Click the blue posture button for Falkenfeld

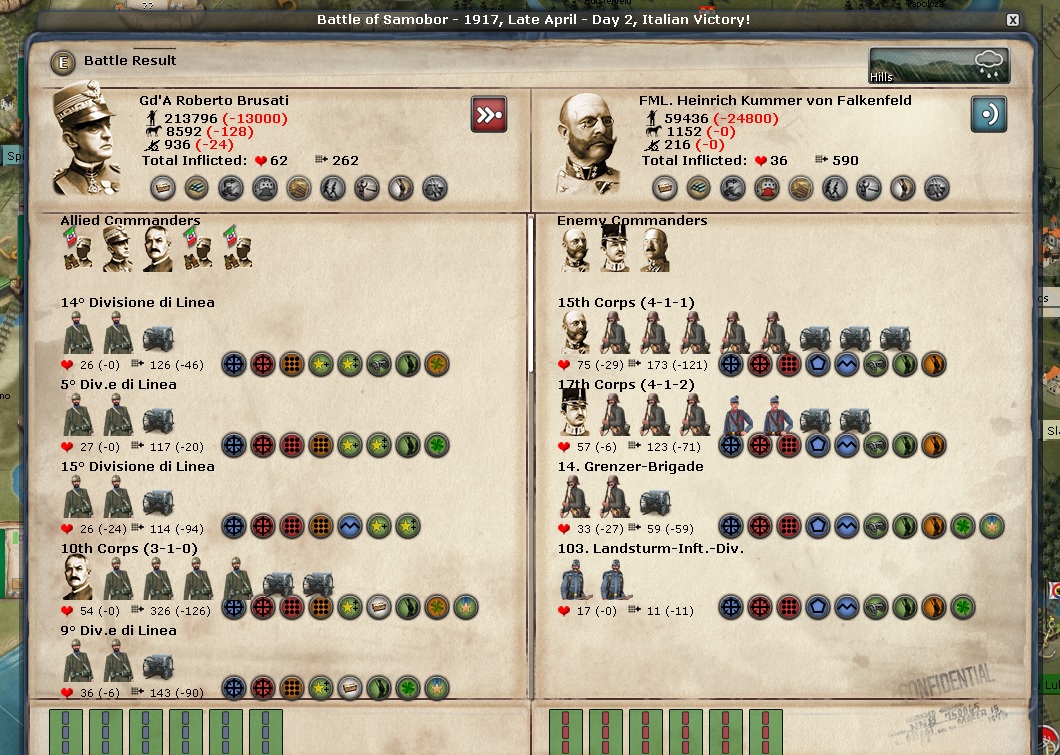(988, 114)
